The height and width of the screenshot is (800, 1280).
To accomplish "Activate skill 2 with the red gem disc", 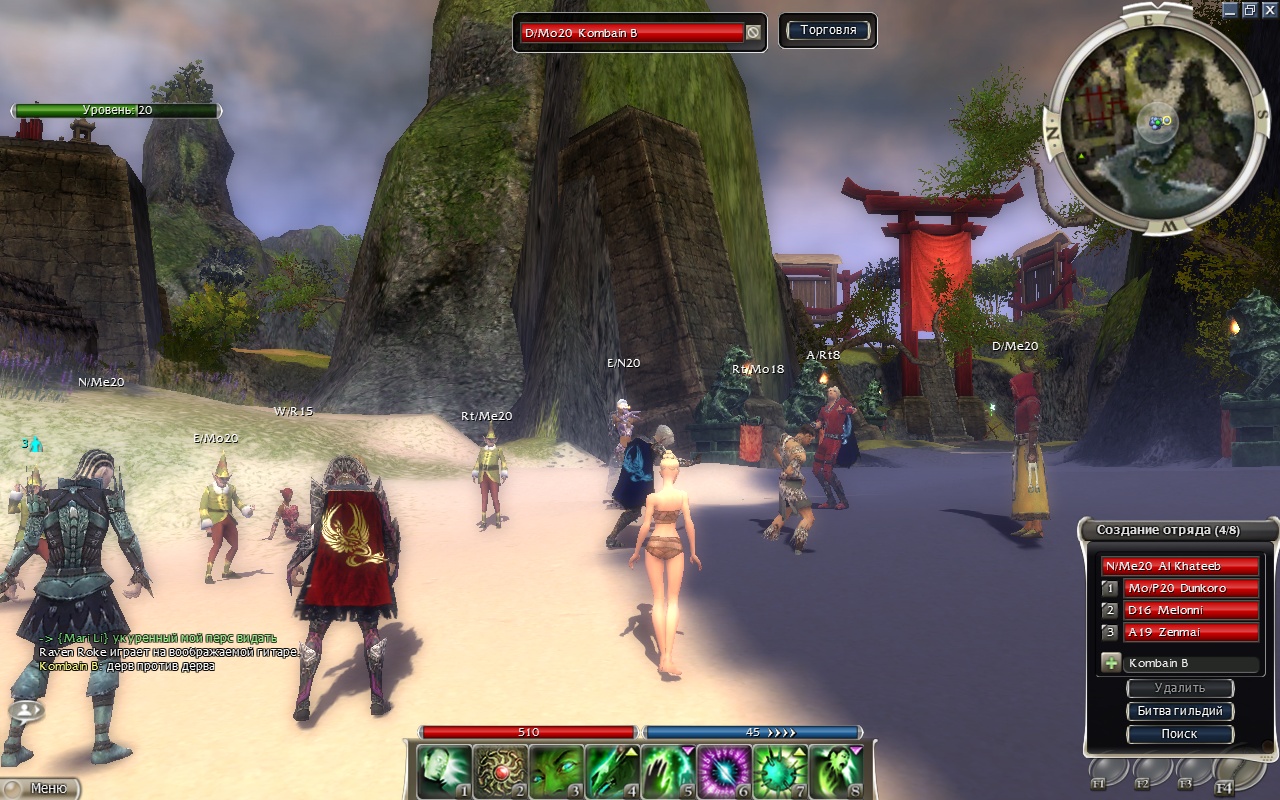I will click(x=499, y=771).
